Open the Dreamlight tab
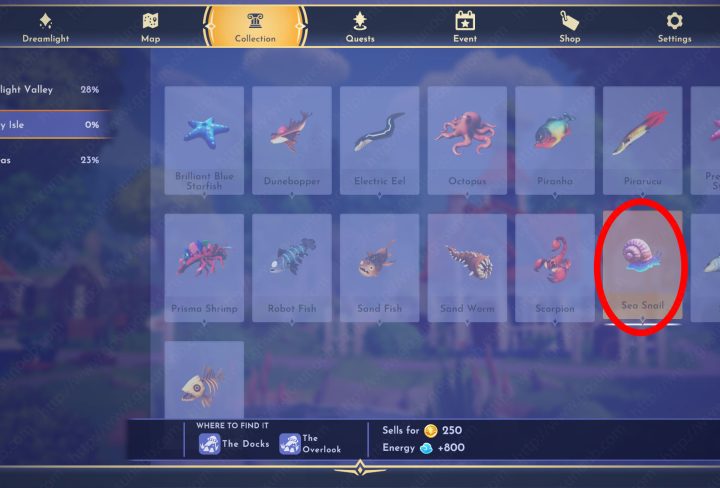 click(44, 26)
